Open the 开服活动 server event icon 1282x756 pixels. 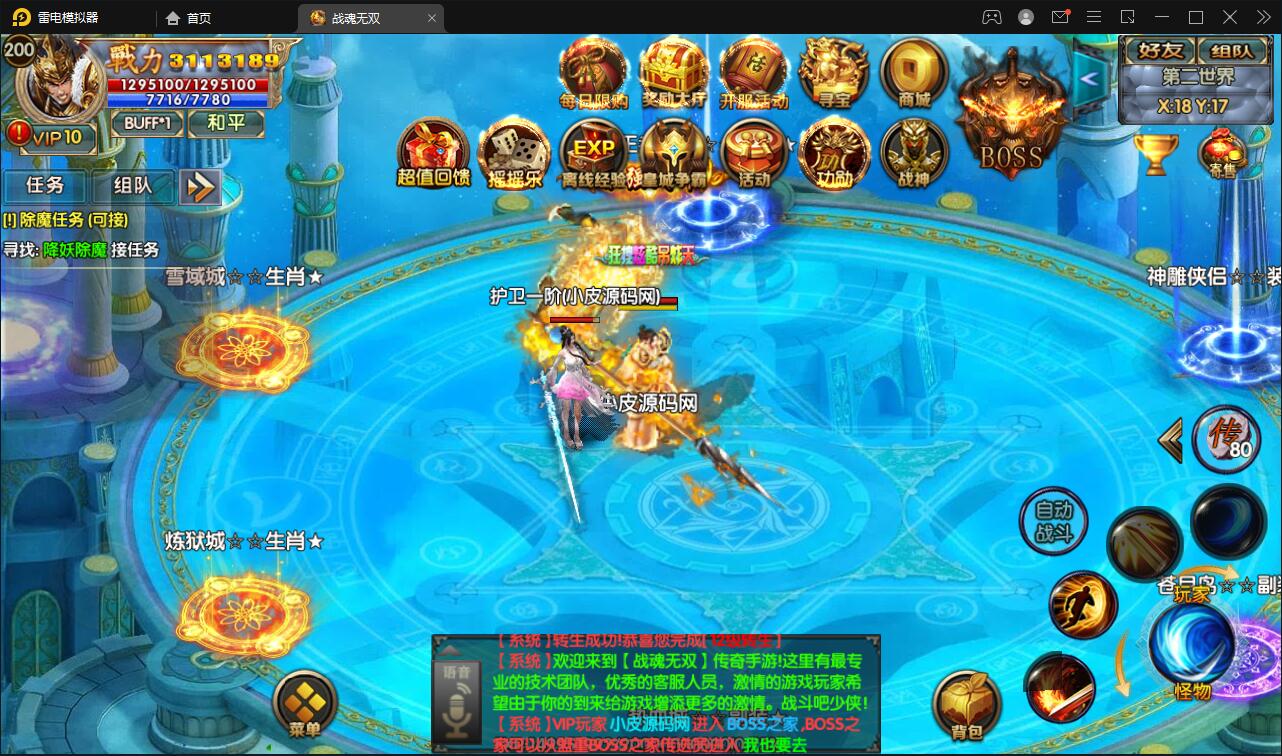[754, 72]
